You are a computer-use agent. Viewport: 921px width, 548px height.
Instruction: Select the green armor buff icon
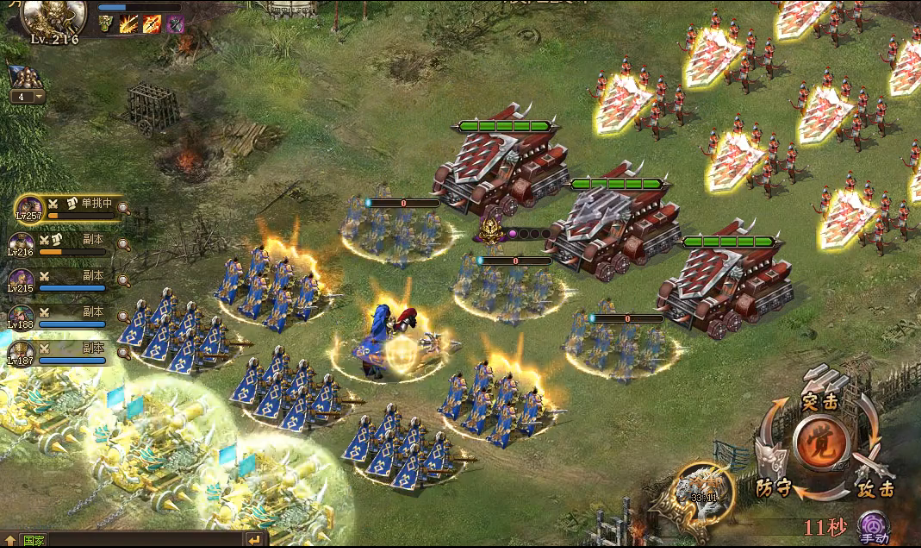(x=106, y=24)
